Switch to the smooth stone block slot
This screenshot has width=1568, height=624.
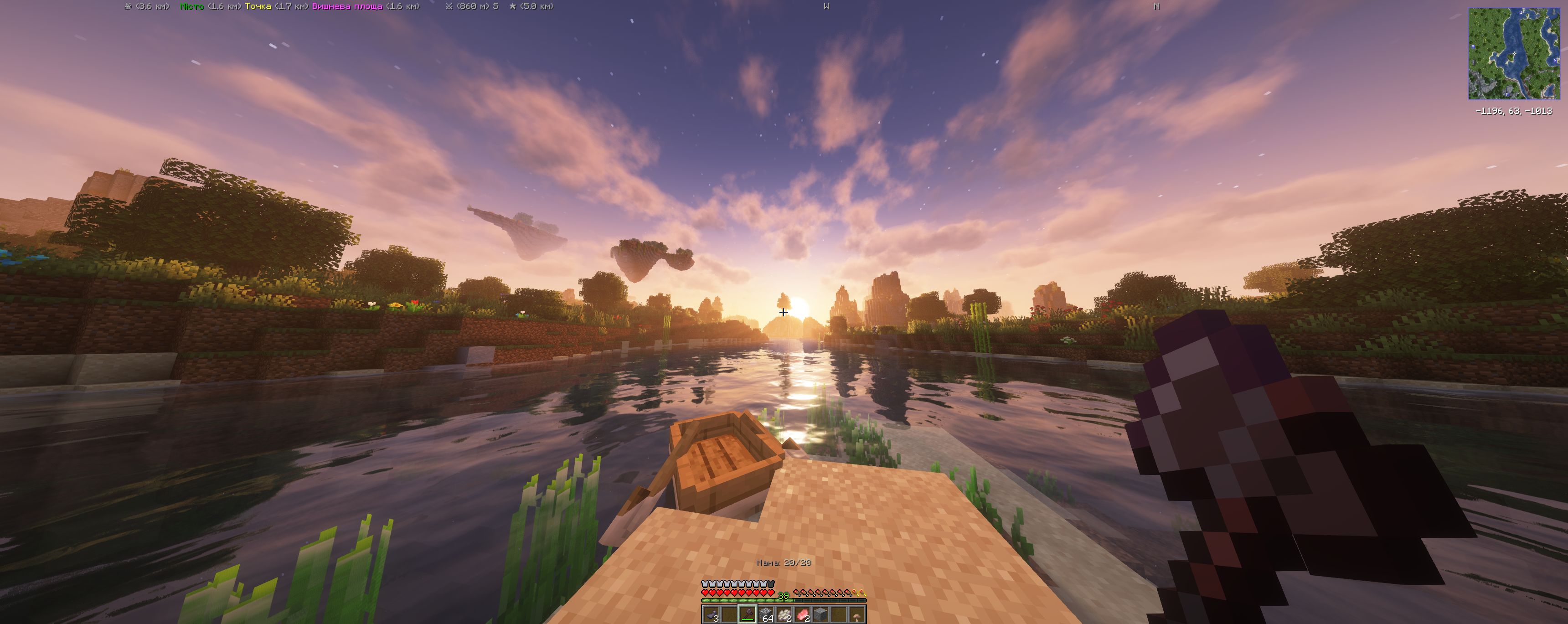click(820, 614)
